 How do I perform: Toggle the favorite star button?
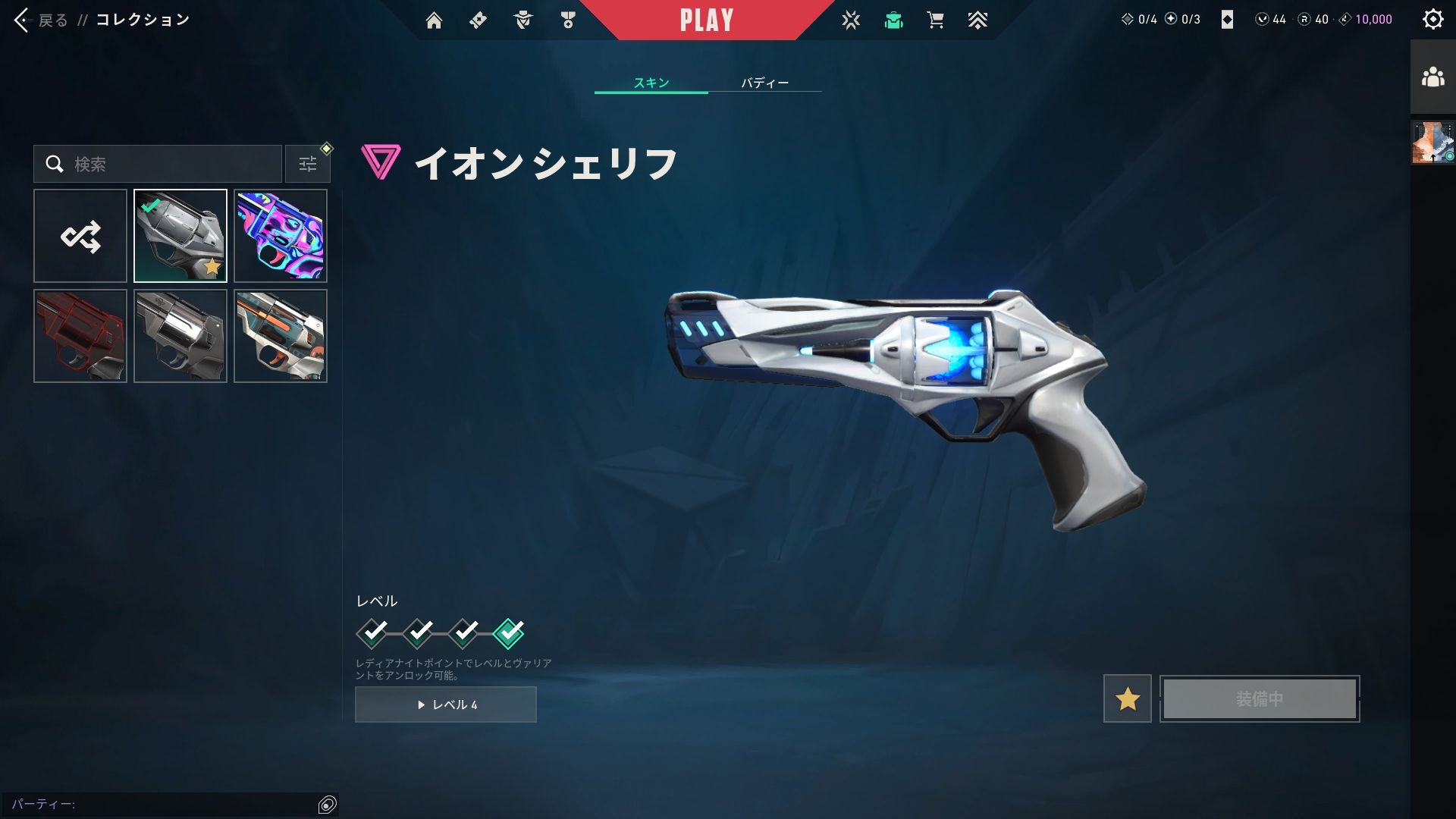tap(1127, 698)
